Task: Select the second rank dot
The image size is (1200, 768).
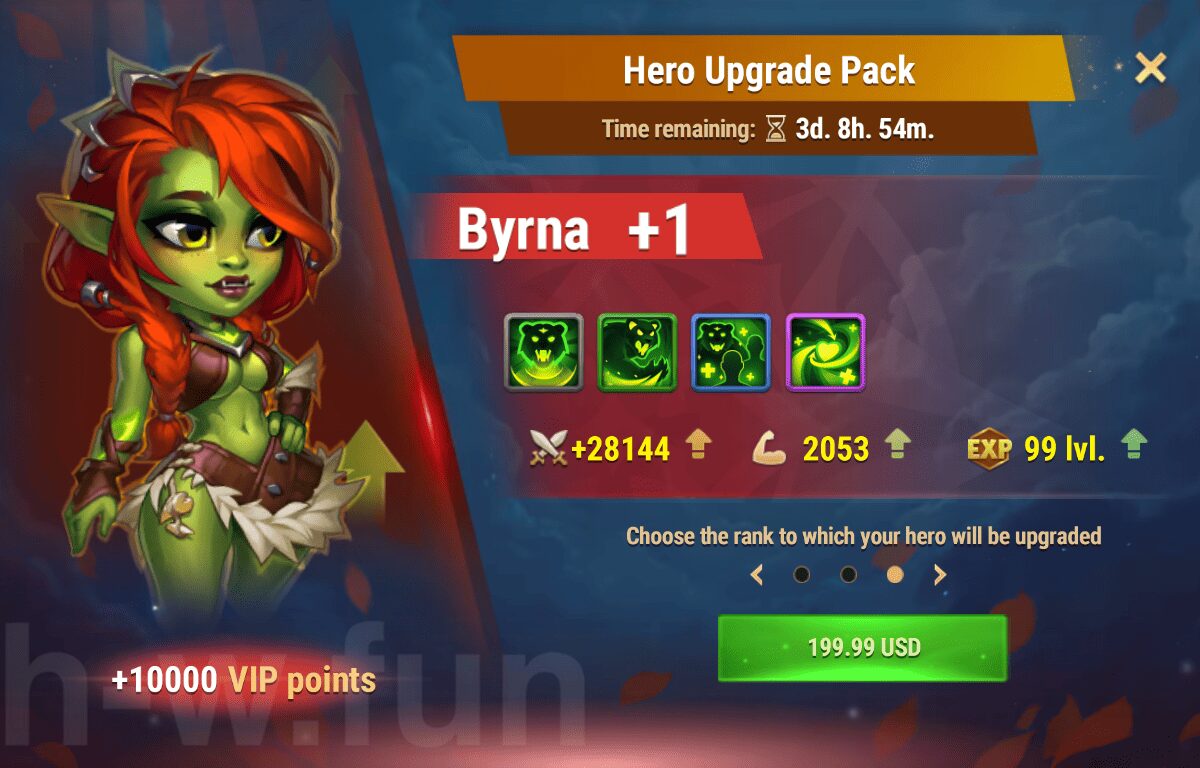Action: pyautogui.click(x=848, y=575)
